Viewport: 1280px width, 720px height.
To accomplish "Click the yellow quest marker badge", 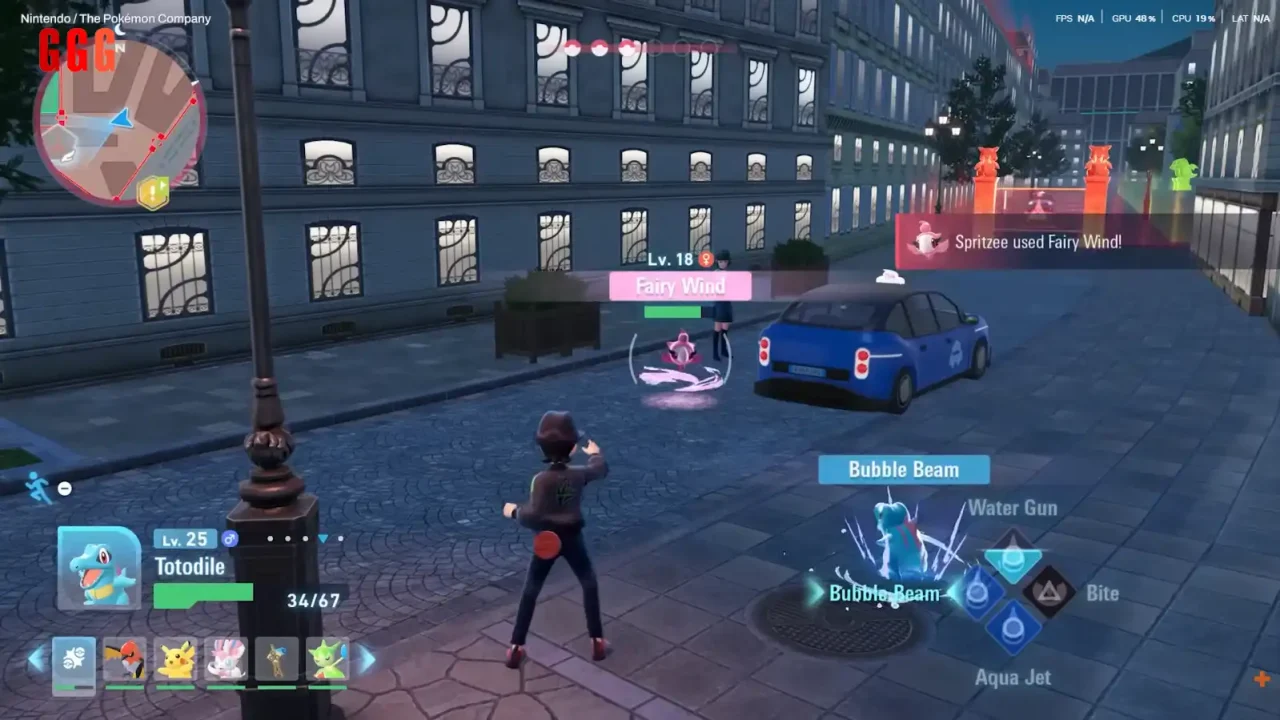I will (153, 192).
